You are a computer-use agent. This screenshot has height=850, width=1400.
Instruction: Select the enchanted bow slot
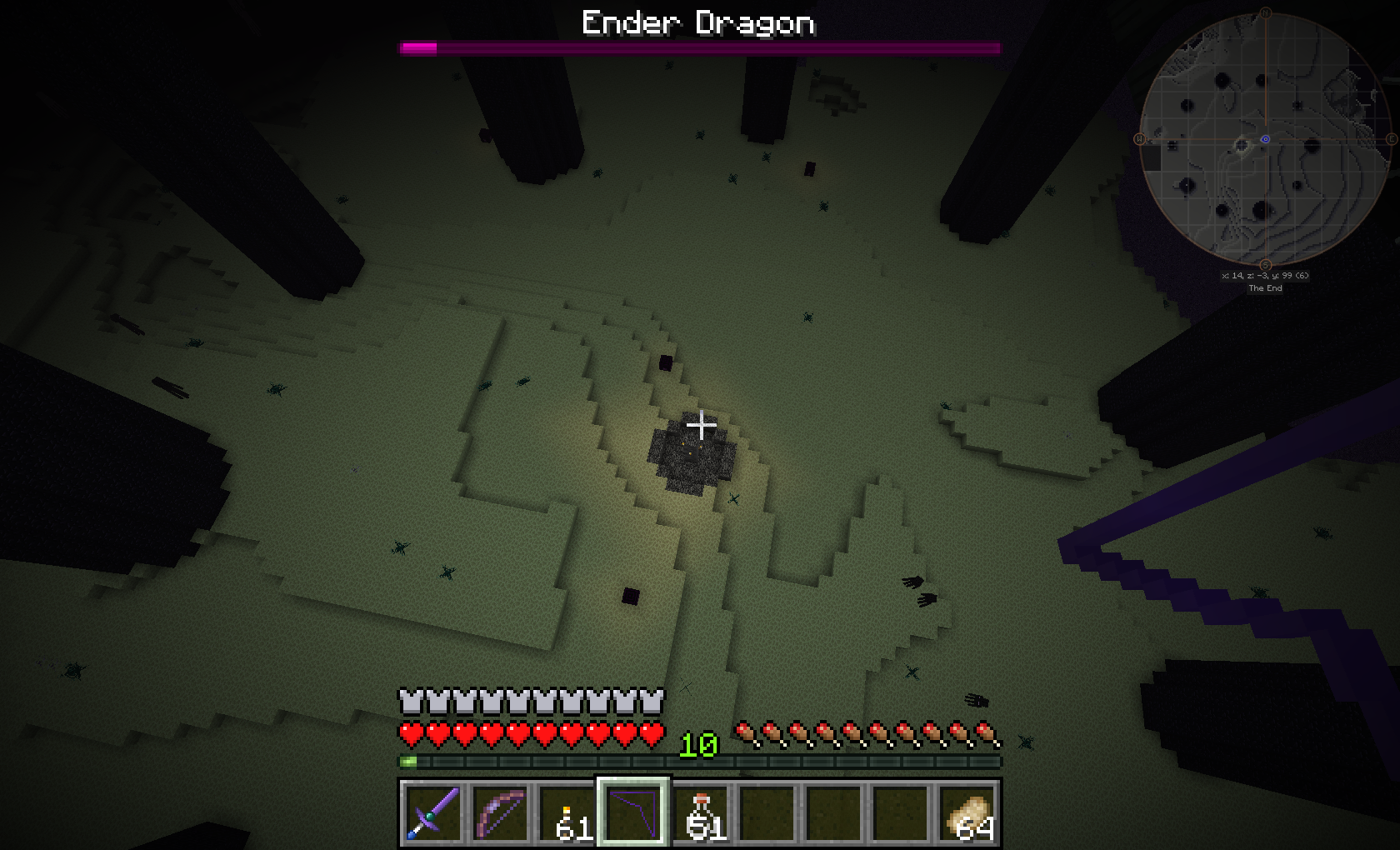pyautogui.click(x=499, y=812)
